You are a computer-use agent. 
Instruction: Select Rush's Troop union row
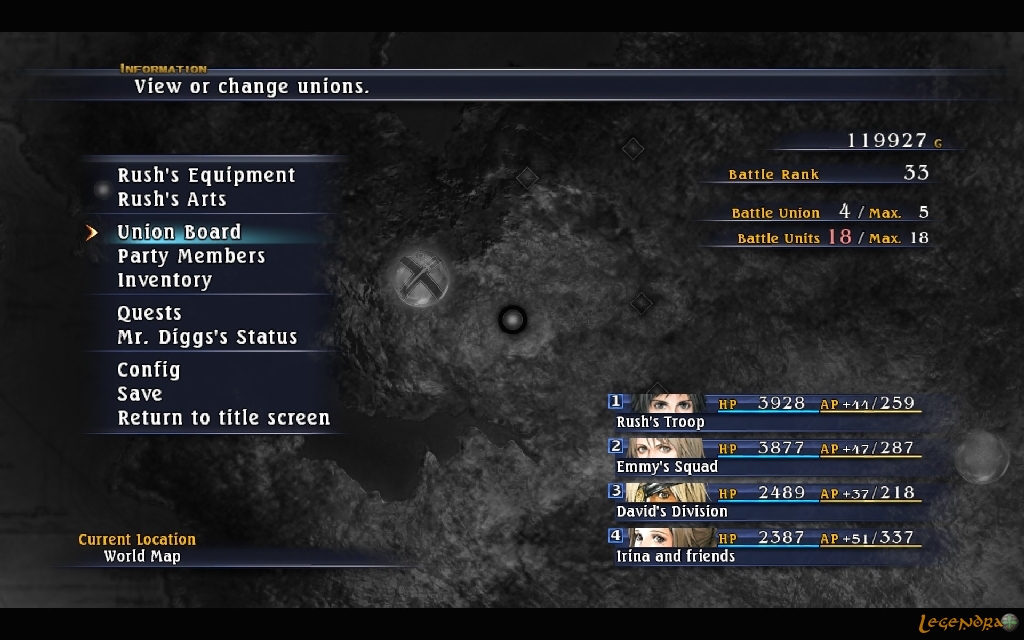pos(764,411)
